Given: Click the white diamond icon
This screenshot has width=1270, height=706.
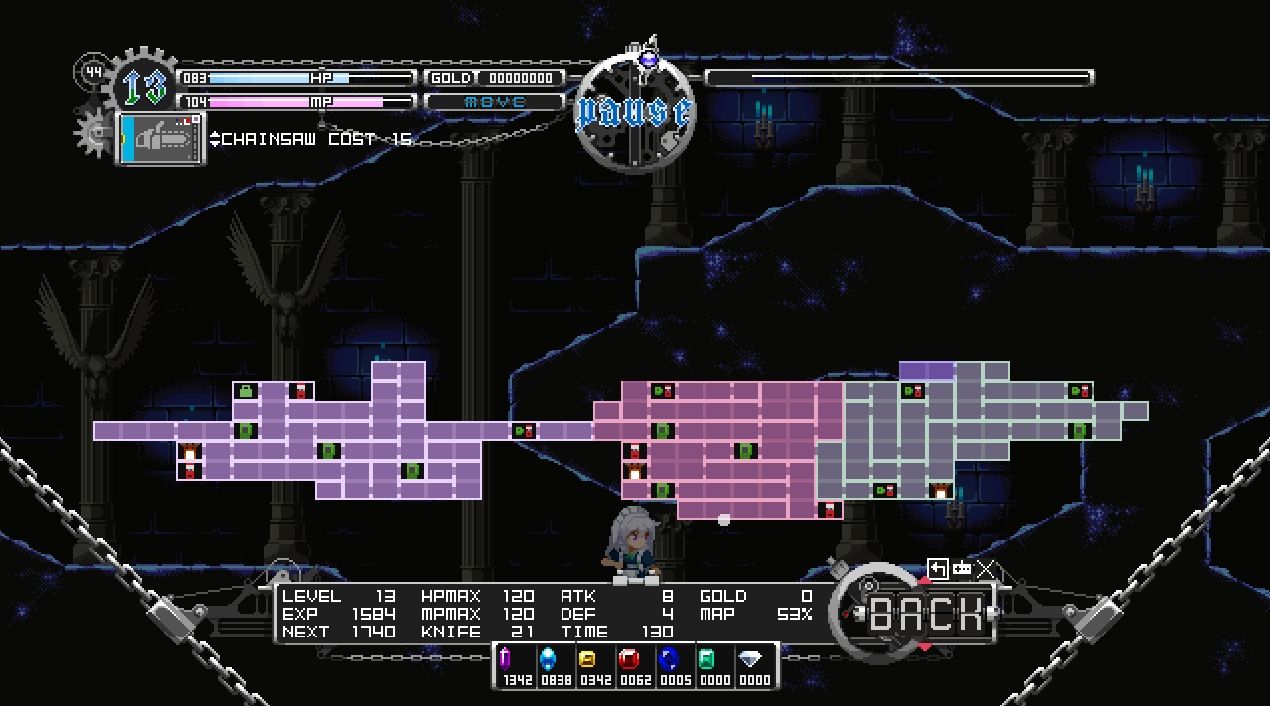Looking at the screenshot, I should pyautogui.click(x=750, y=659).
